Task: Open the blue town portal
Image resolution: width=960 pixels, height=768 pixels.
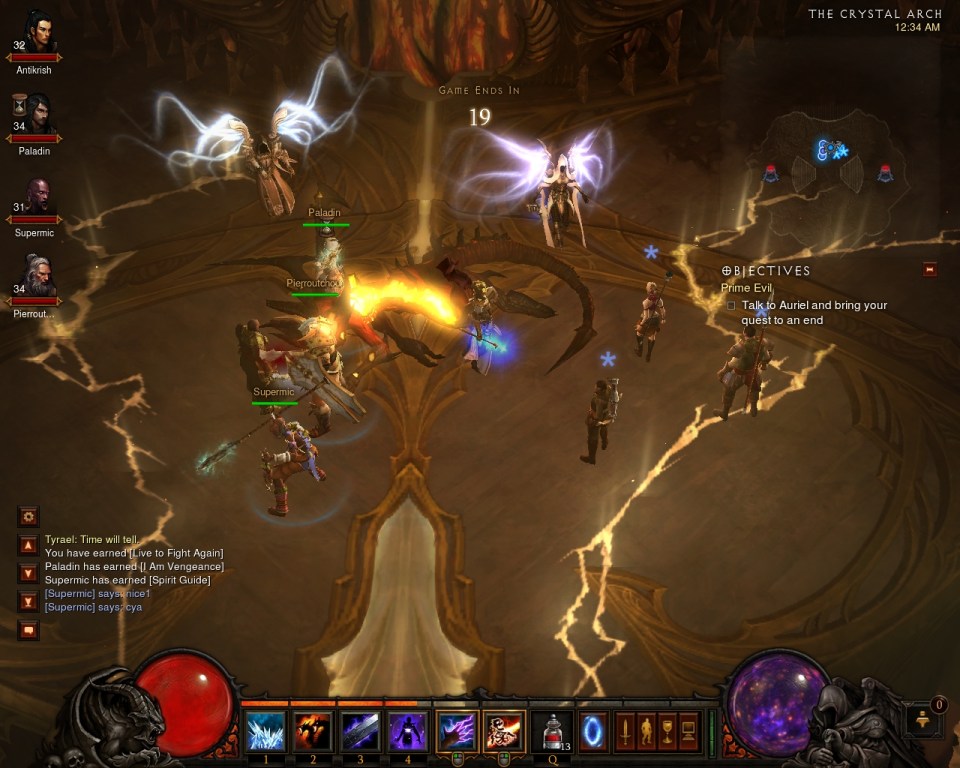Action: point(593,729)
